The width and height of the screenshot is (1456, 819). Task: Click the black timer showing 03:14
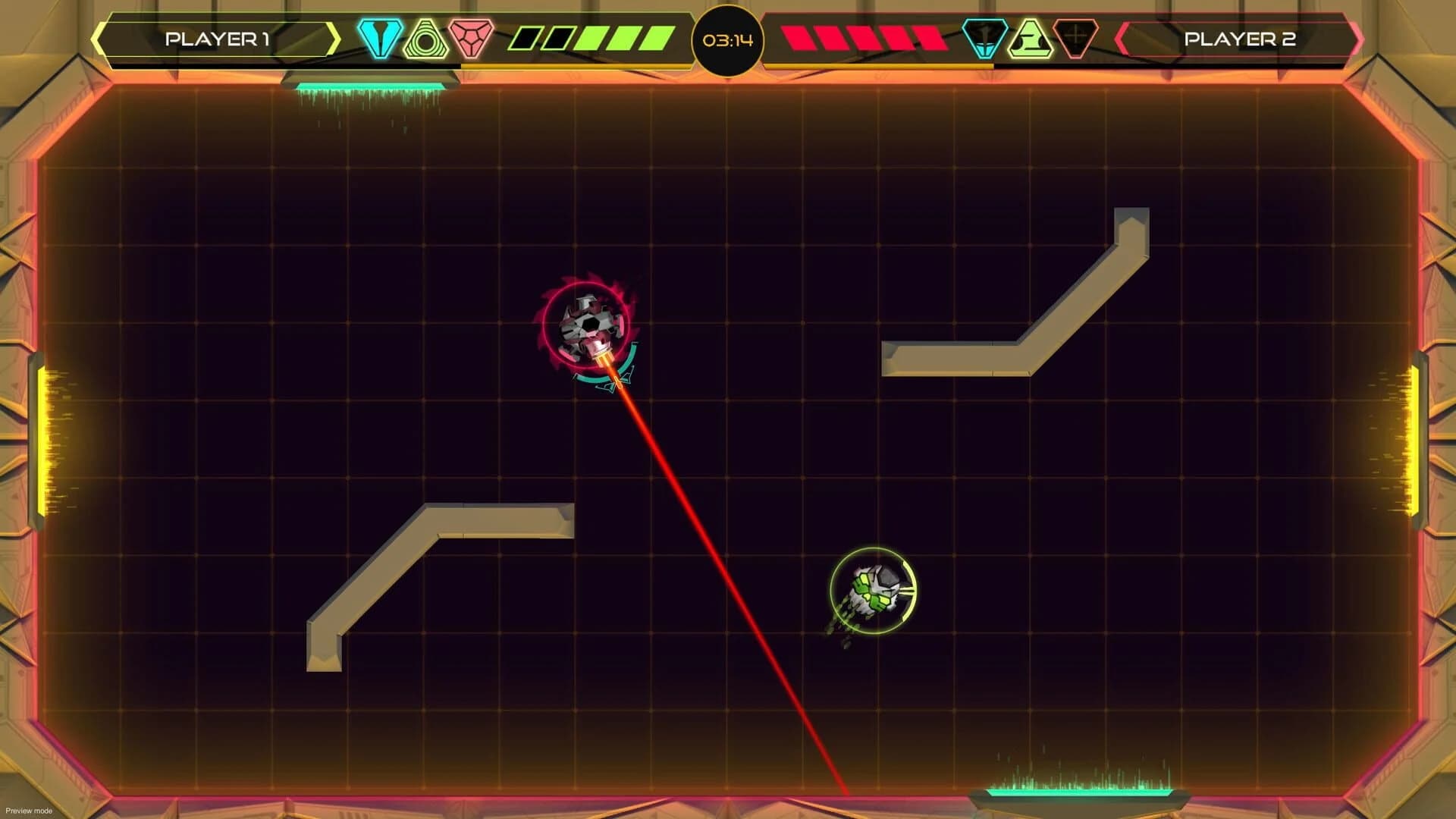click(x=728, y=42)
